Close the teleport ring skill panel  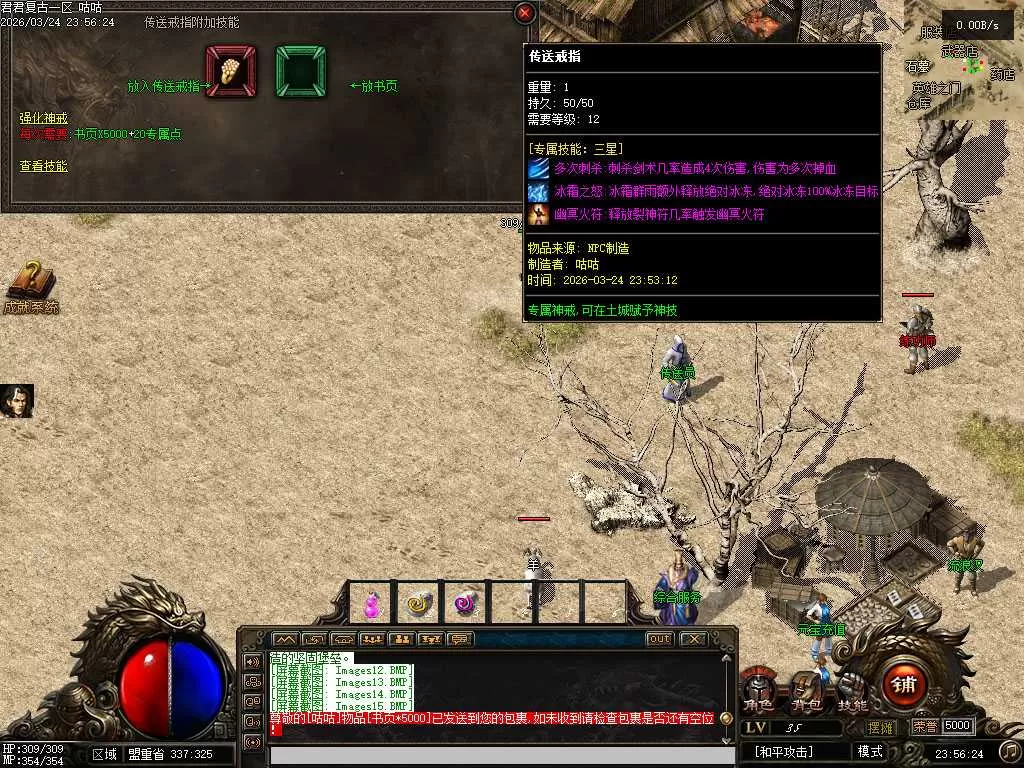[525, 13]
